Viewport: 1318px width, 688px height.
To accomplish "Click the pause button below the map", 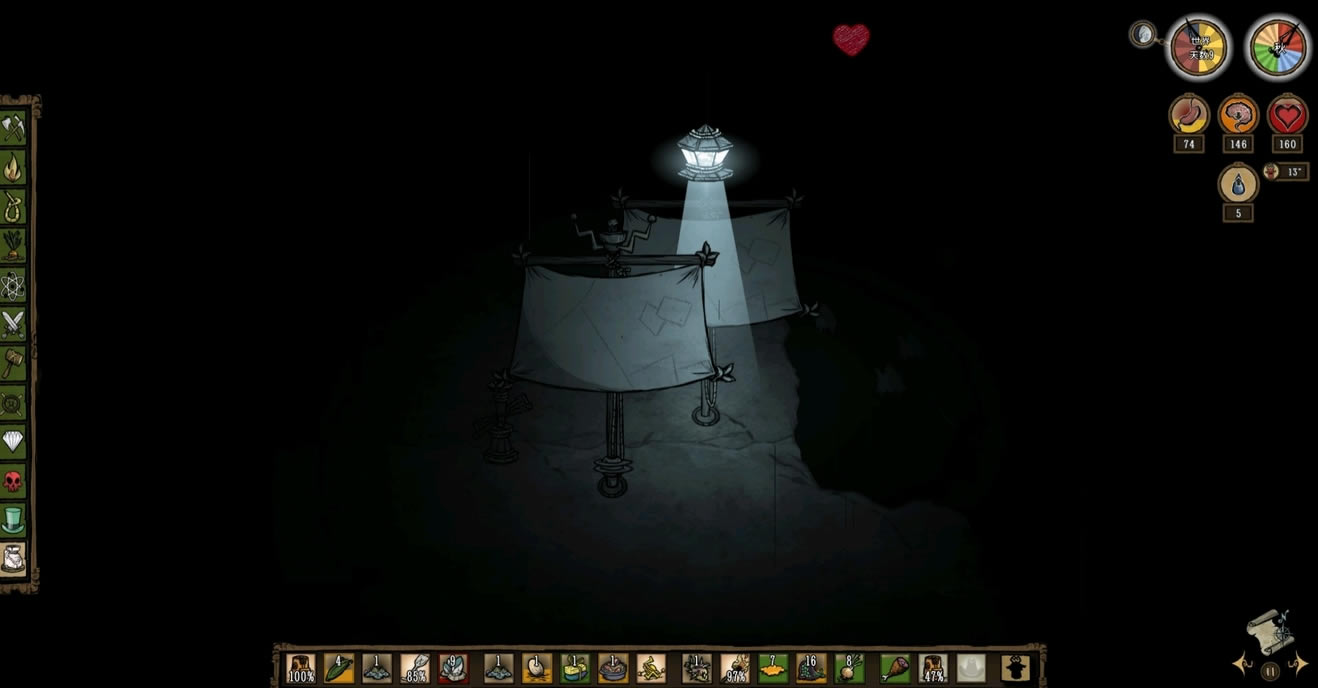I will (1270, 671).
